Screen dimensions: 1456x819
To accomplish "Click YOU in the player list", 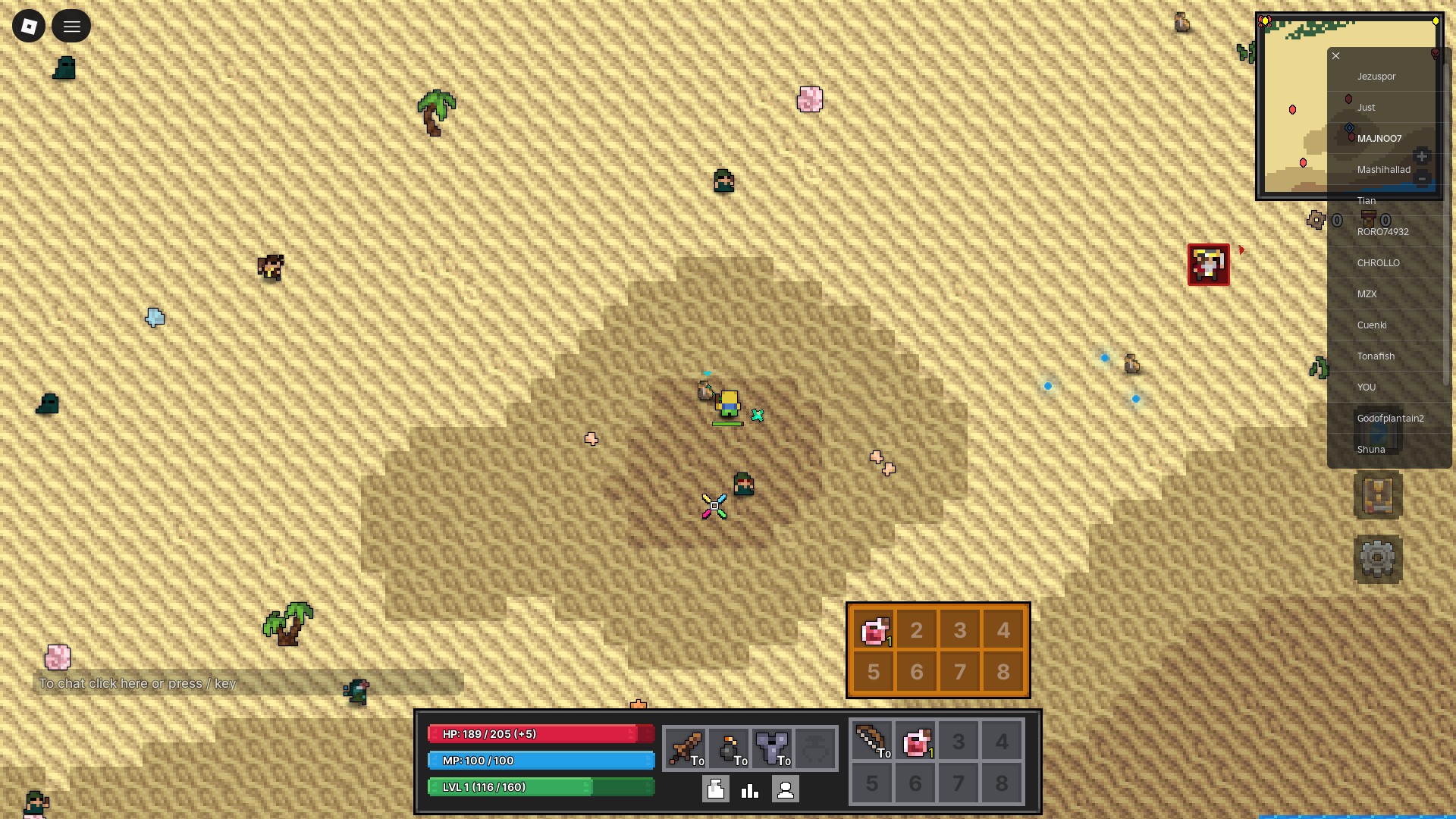I will 1367,387.
